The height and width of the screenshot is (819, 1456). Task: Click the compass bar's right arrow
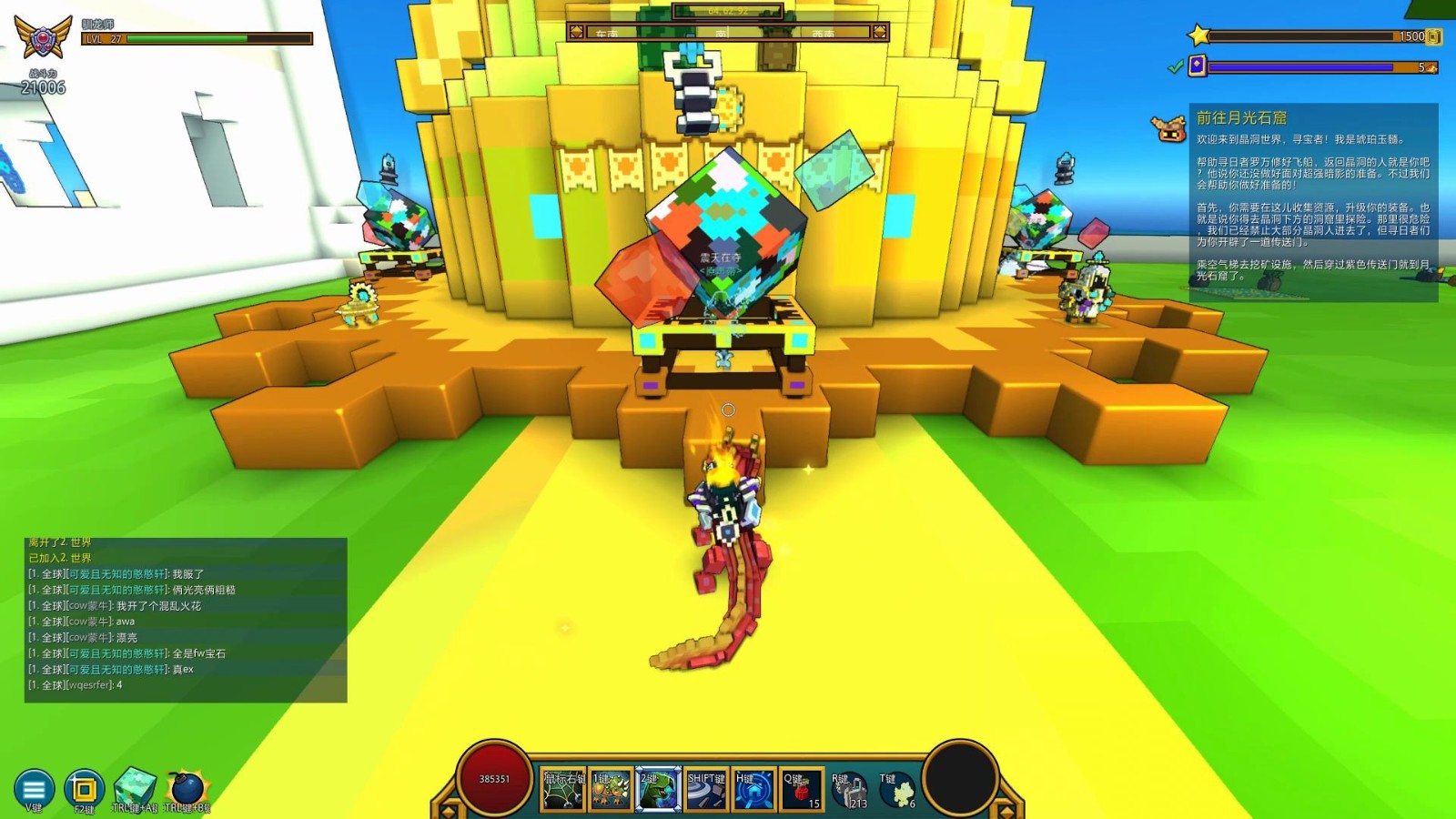[x=879, y=33]
